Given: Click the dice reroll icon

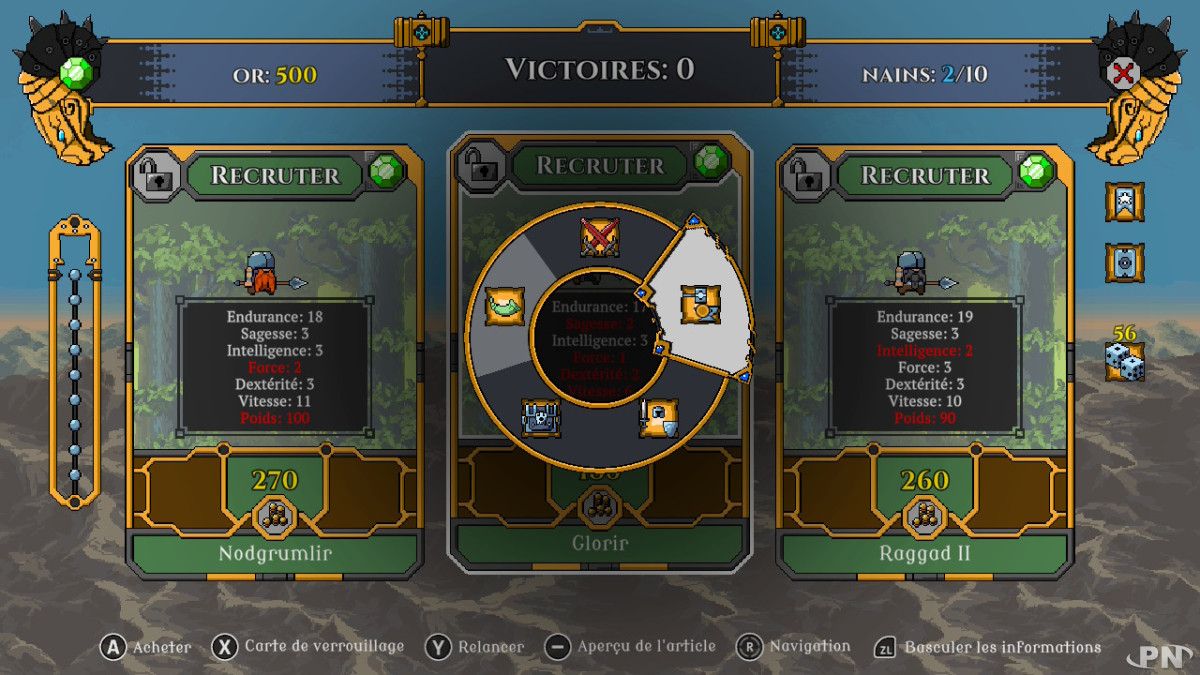Looking at the screenshot, I should pos(1124,361).
